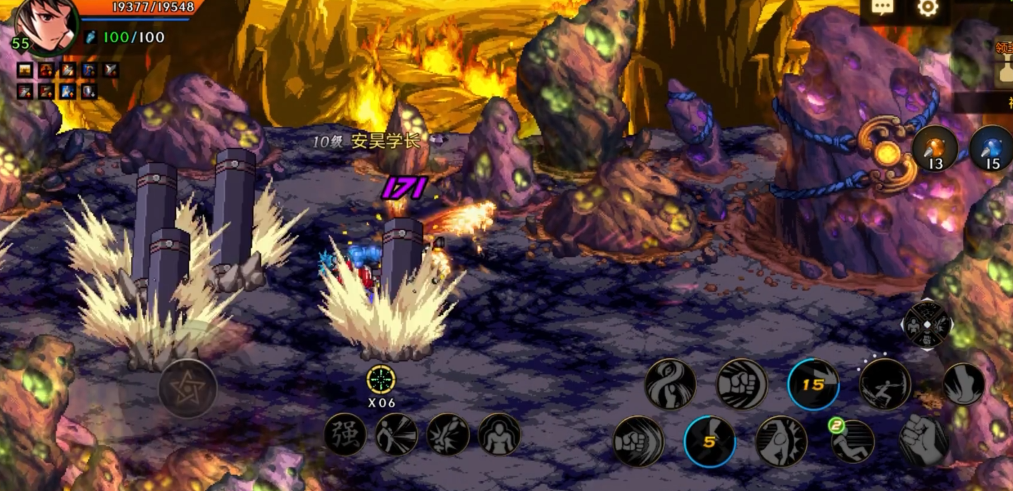This screenshot has width=1013, height=491.
Task: Activate the swirling dragon skill icon
Action: click(670, 385)
